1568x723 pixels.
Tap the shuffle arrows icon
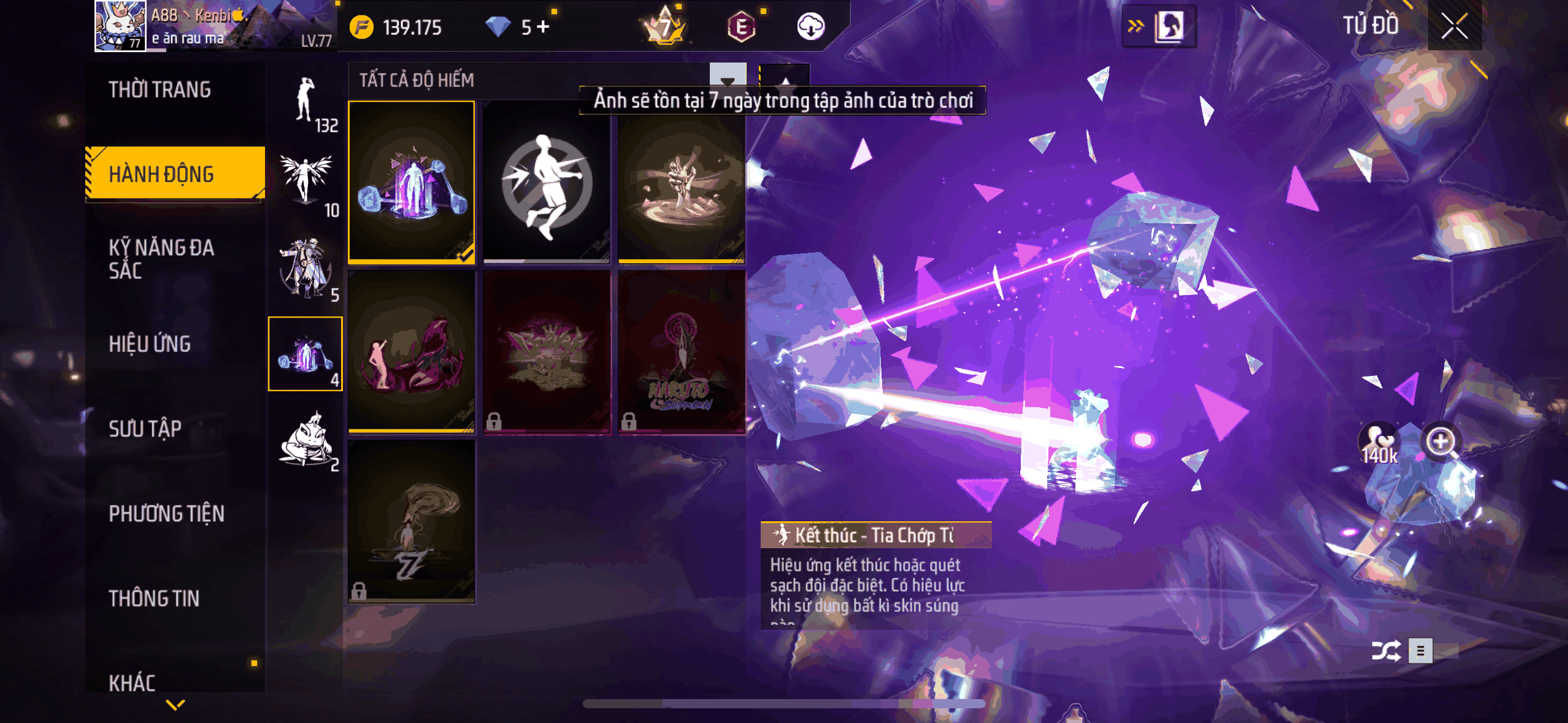[x=1386, y=651]
